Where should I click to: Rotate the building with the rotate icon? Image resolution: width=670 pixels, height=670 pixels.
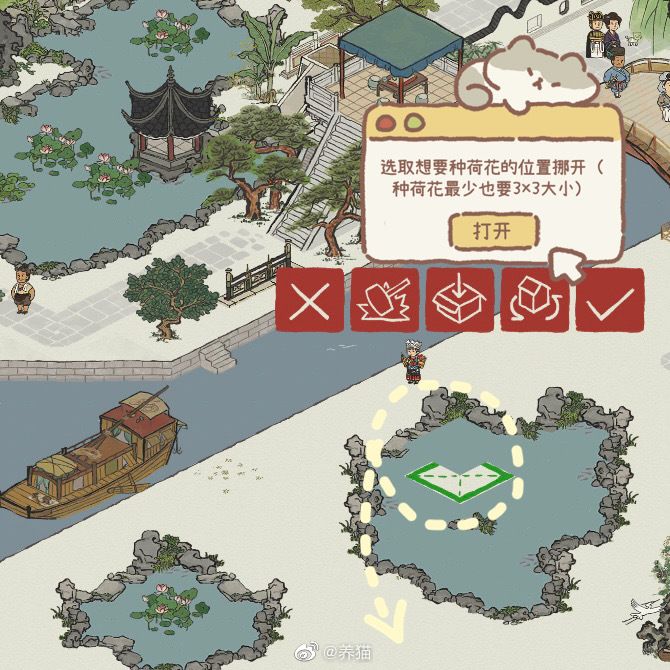point(535,301)
